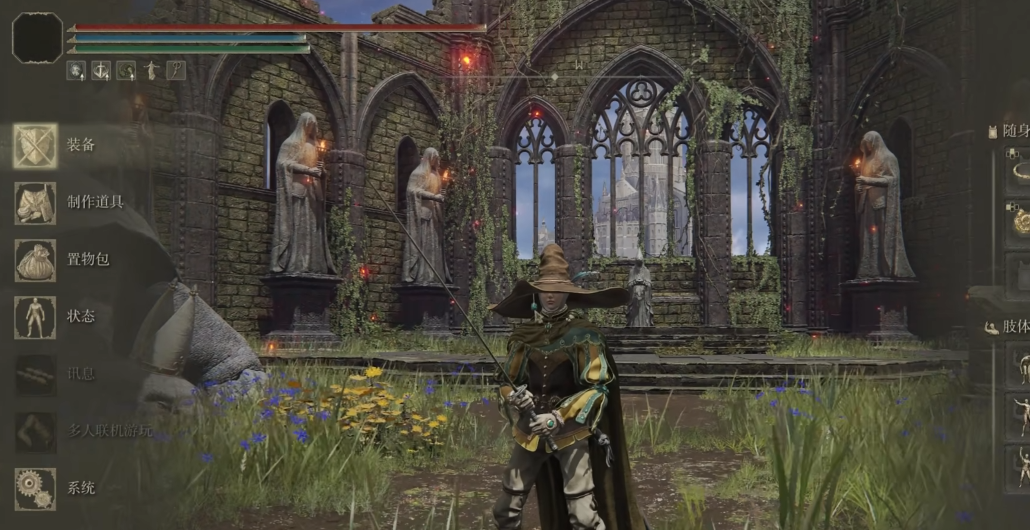
Task: Click the crossed-swords equipment icon
Action: 35,146
